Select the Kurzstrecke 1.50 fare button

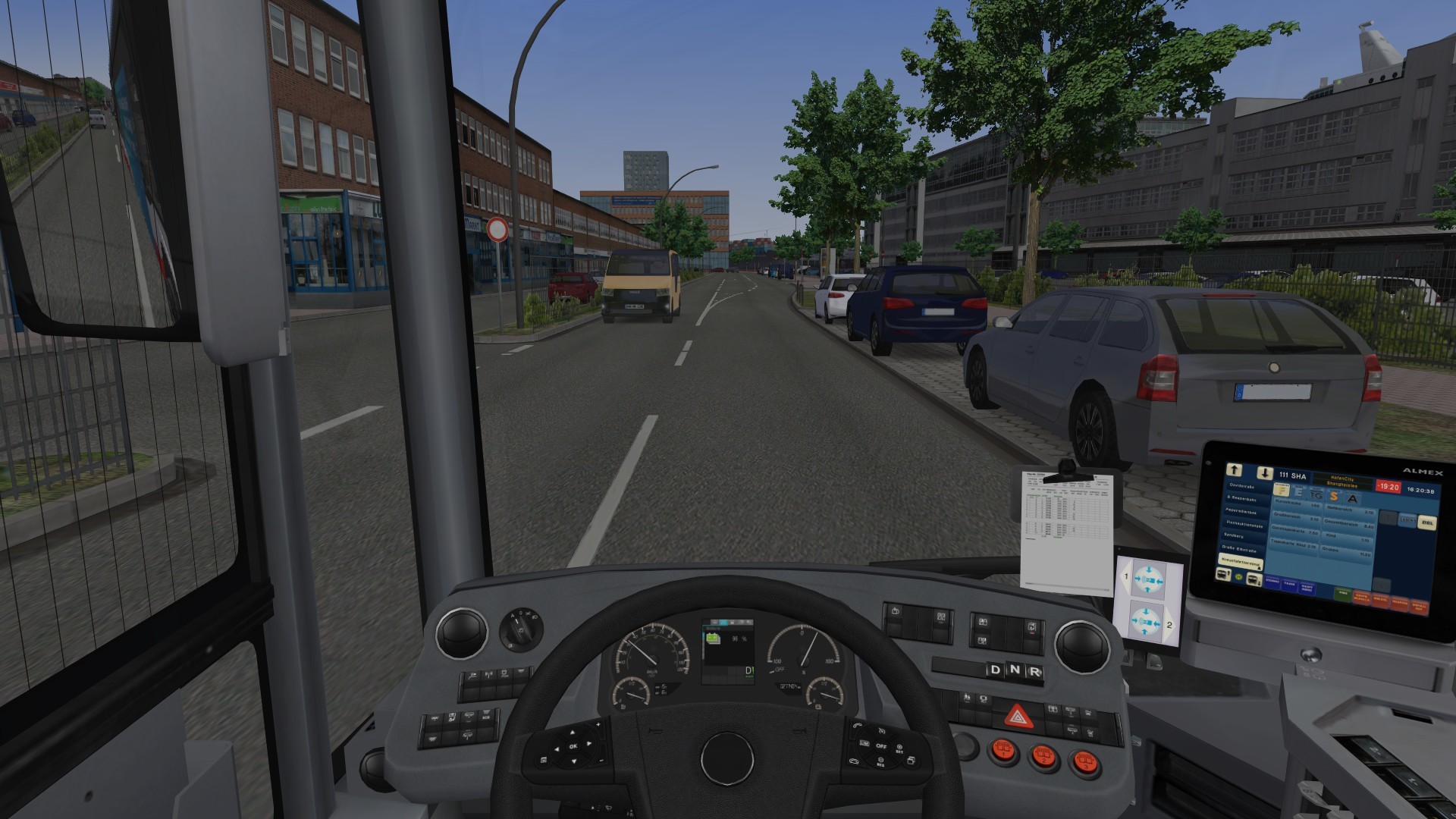click(1297, 503)
